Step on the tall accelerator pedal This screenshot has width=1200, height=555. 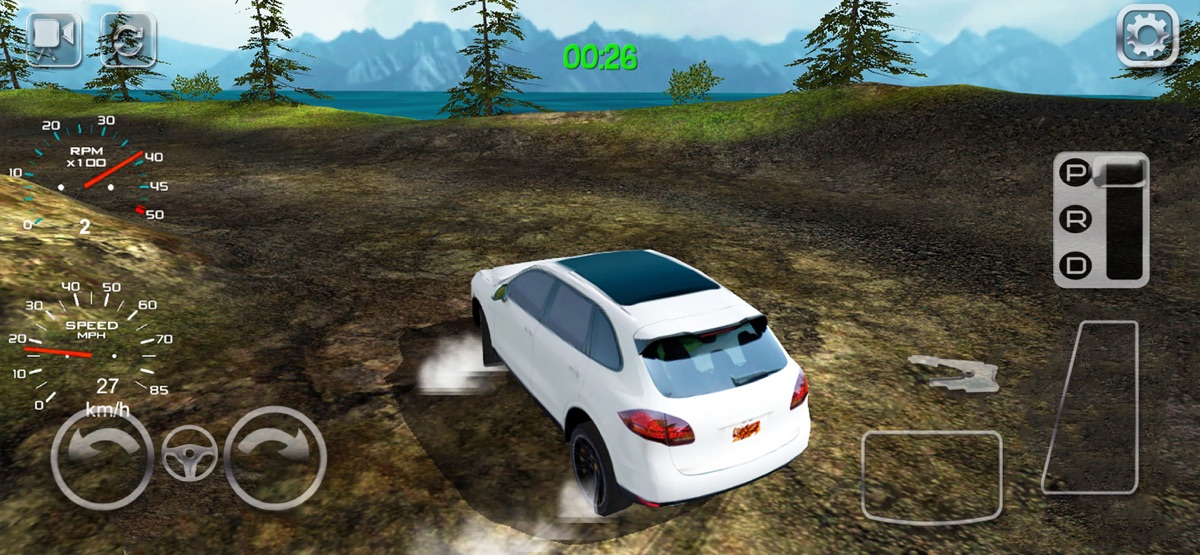point(1091,407)
